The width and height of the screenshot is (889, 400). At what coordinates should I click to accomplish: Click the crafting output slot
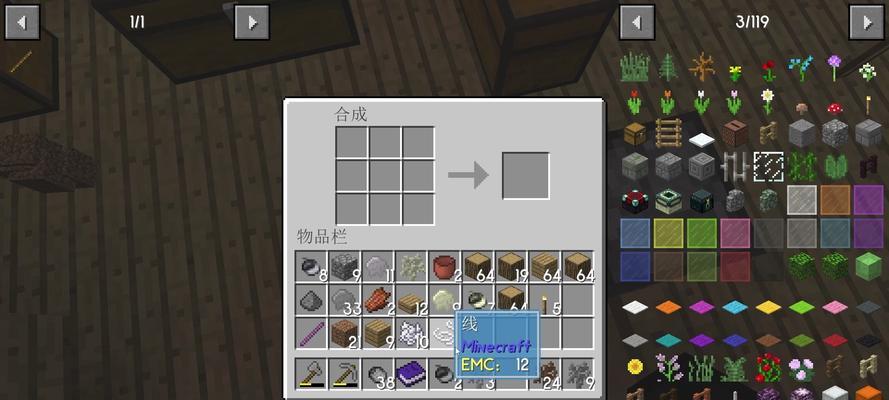pos(525,176)
